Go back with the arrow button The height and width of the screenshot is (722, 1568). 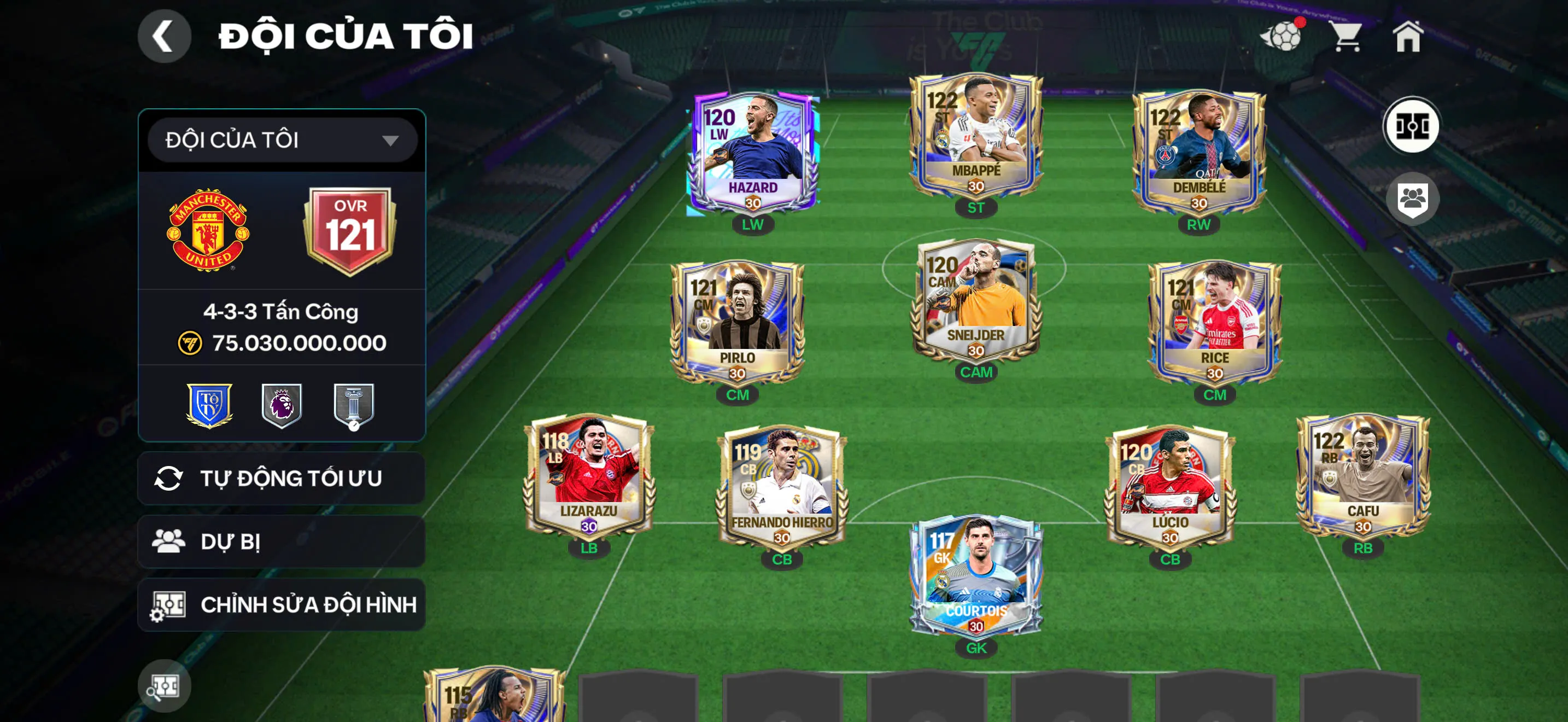tap(163, 37)
